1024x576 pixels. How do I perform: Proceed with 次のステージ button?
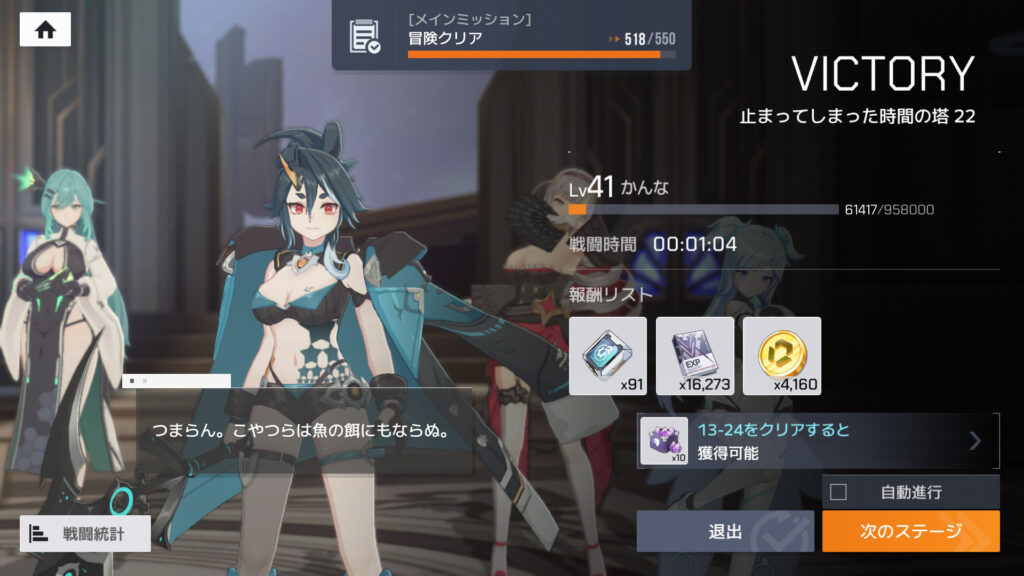click(910, 531)
